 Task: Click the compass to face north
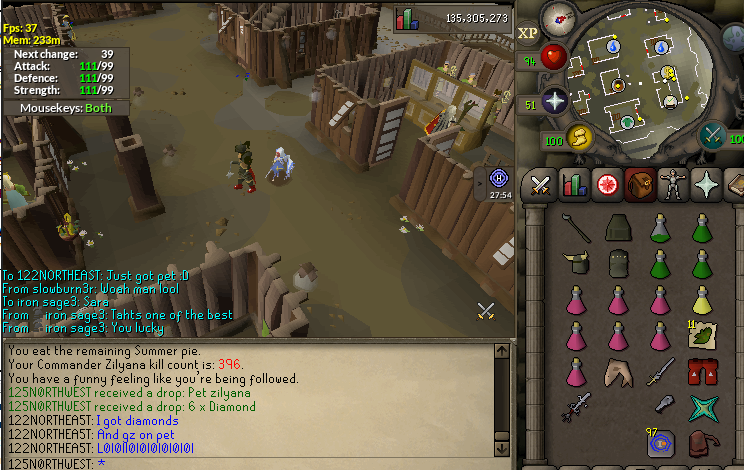[x=558, y=17]
